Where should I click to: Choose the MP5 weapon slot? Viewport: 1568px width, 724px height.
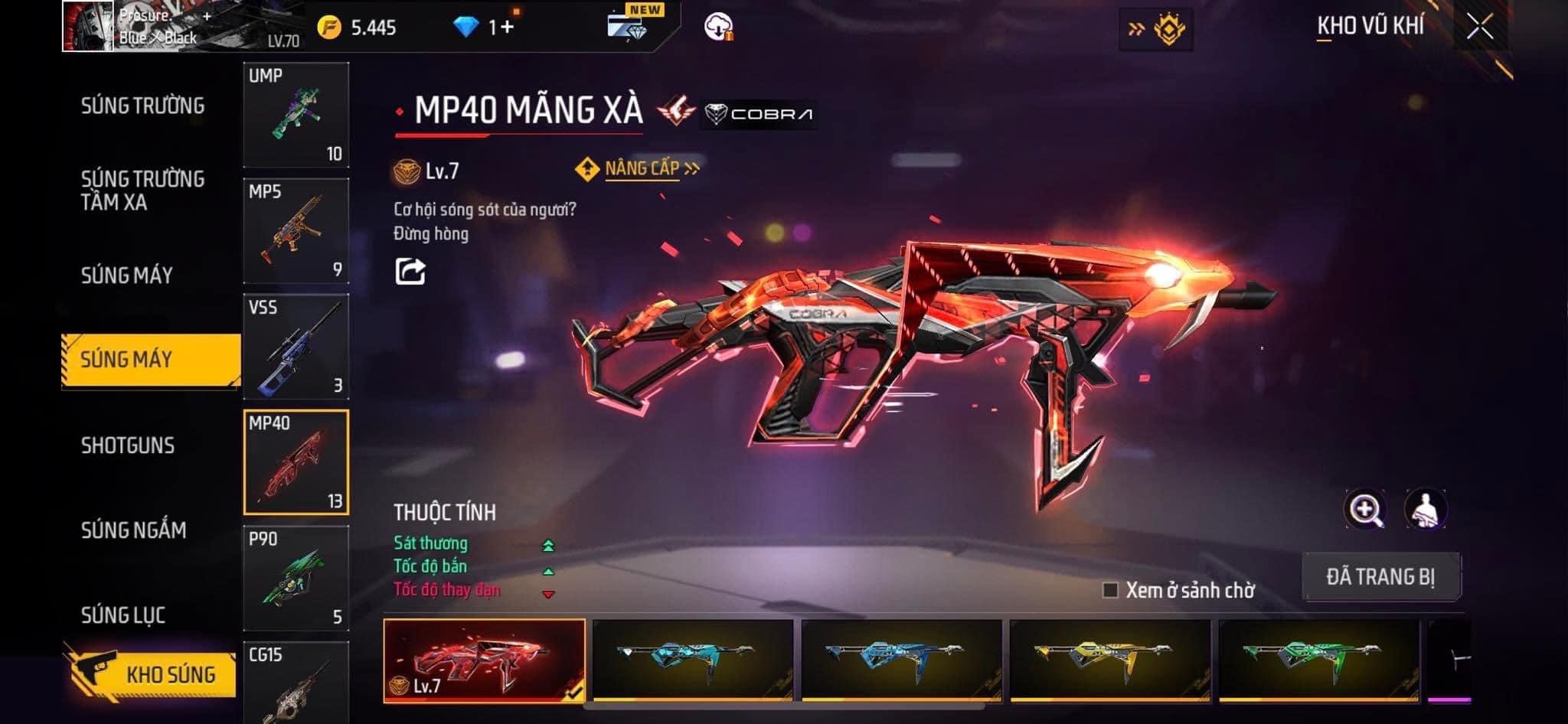pos(296,231)
